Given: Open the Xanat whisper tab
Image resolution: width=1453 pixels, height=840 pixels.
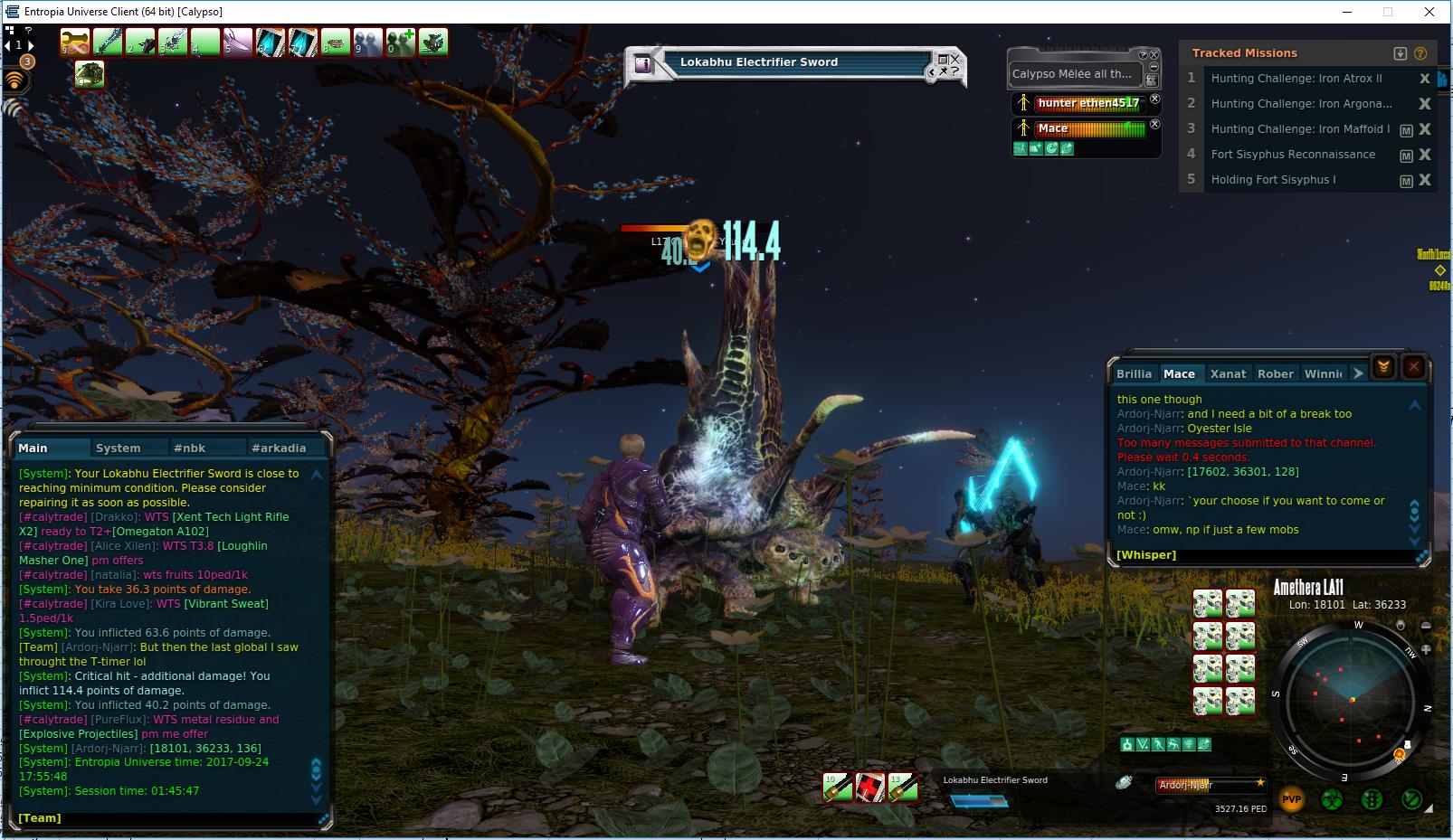Looking at the screenshot, I should 1228,373.
